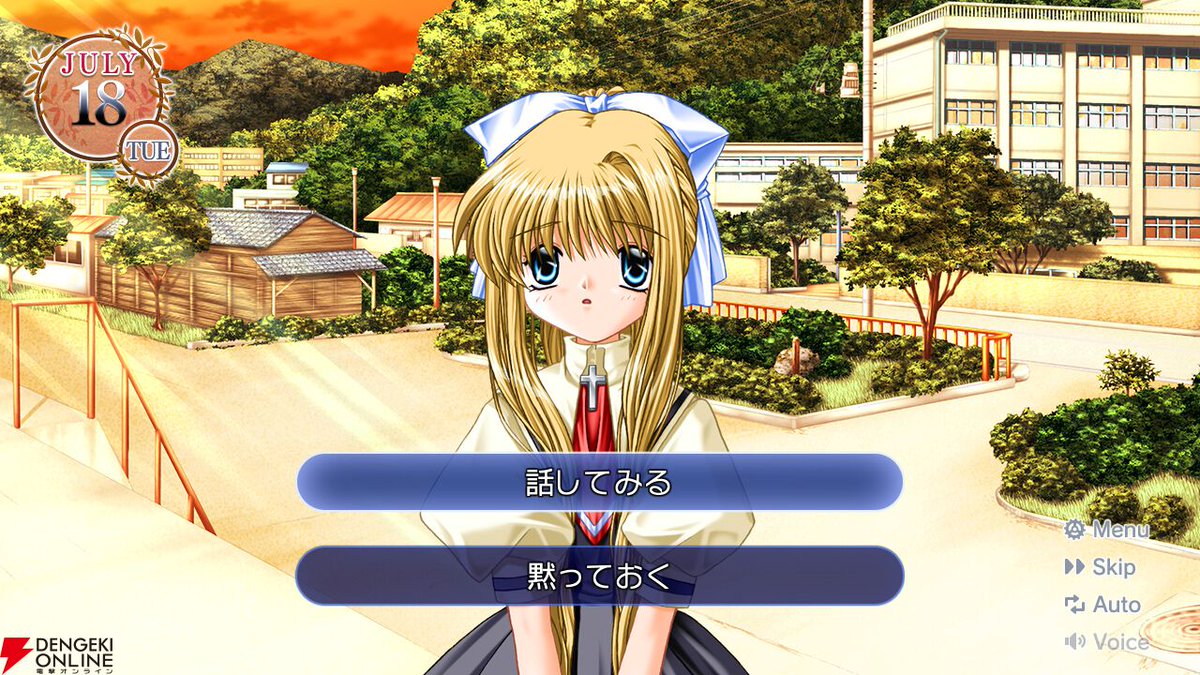Toggle Auto text advance
Image resolution: width=1200 pixels, height=675 pixels.
coord(1103,604)
